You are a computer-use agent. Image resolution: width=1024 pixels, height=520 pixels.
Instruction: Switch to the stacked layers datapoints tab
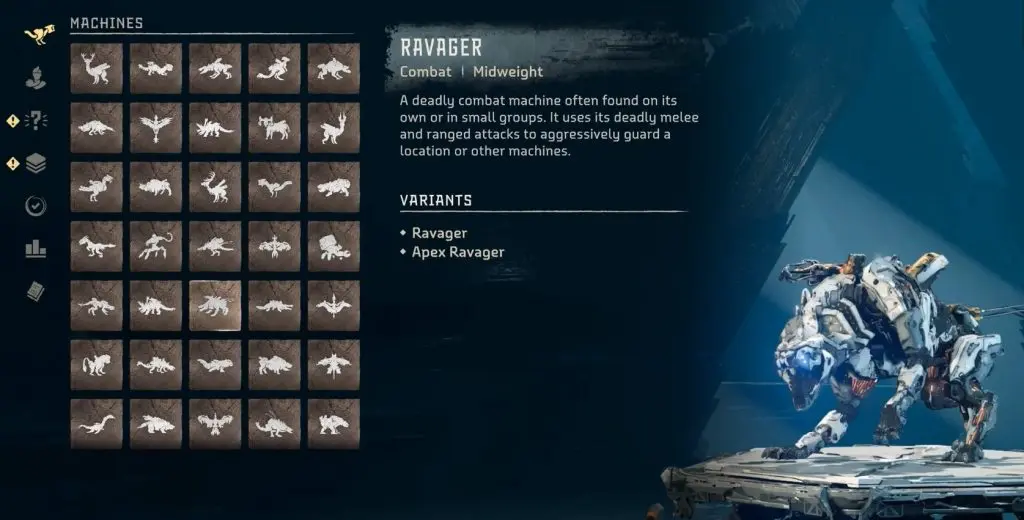(x=36, y=162)
